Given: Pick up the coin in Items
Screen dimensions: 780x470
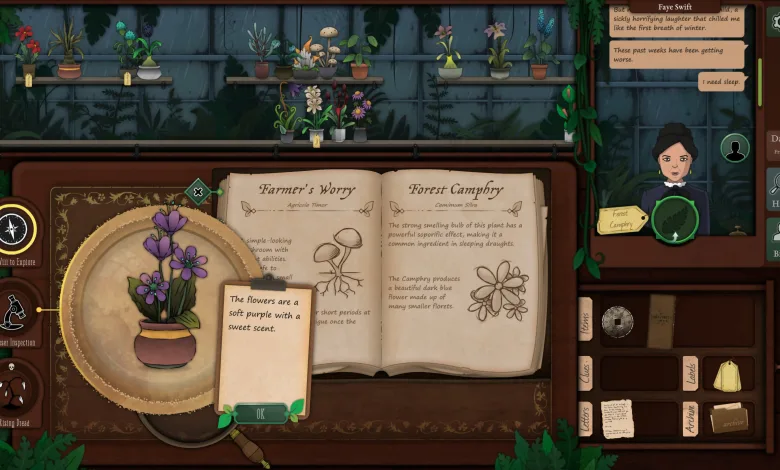Looking at the screenshot, I should coord(617,321).
